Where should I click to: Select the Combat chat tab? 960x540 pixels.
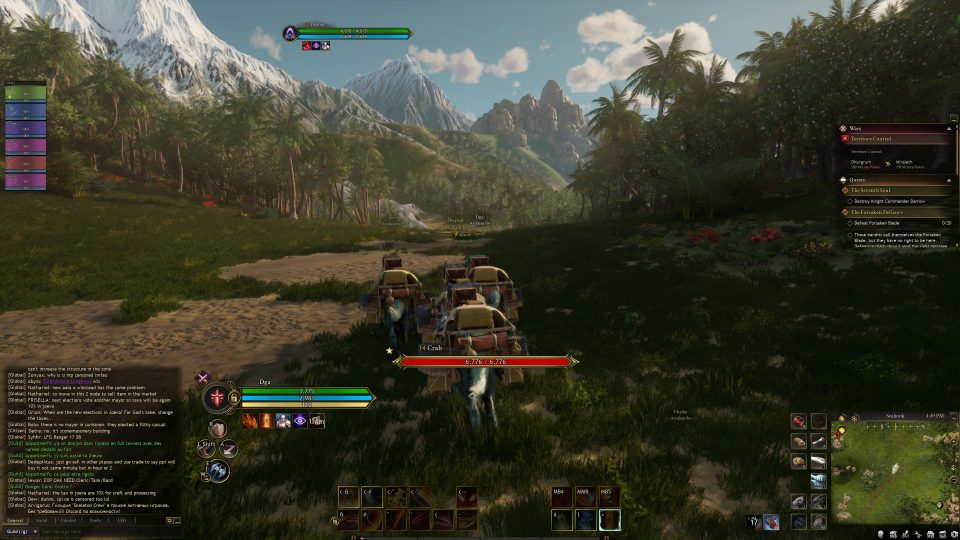pos(68,520)
